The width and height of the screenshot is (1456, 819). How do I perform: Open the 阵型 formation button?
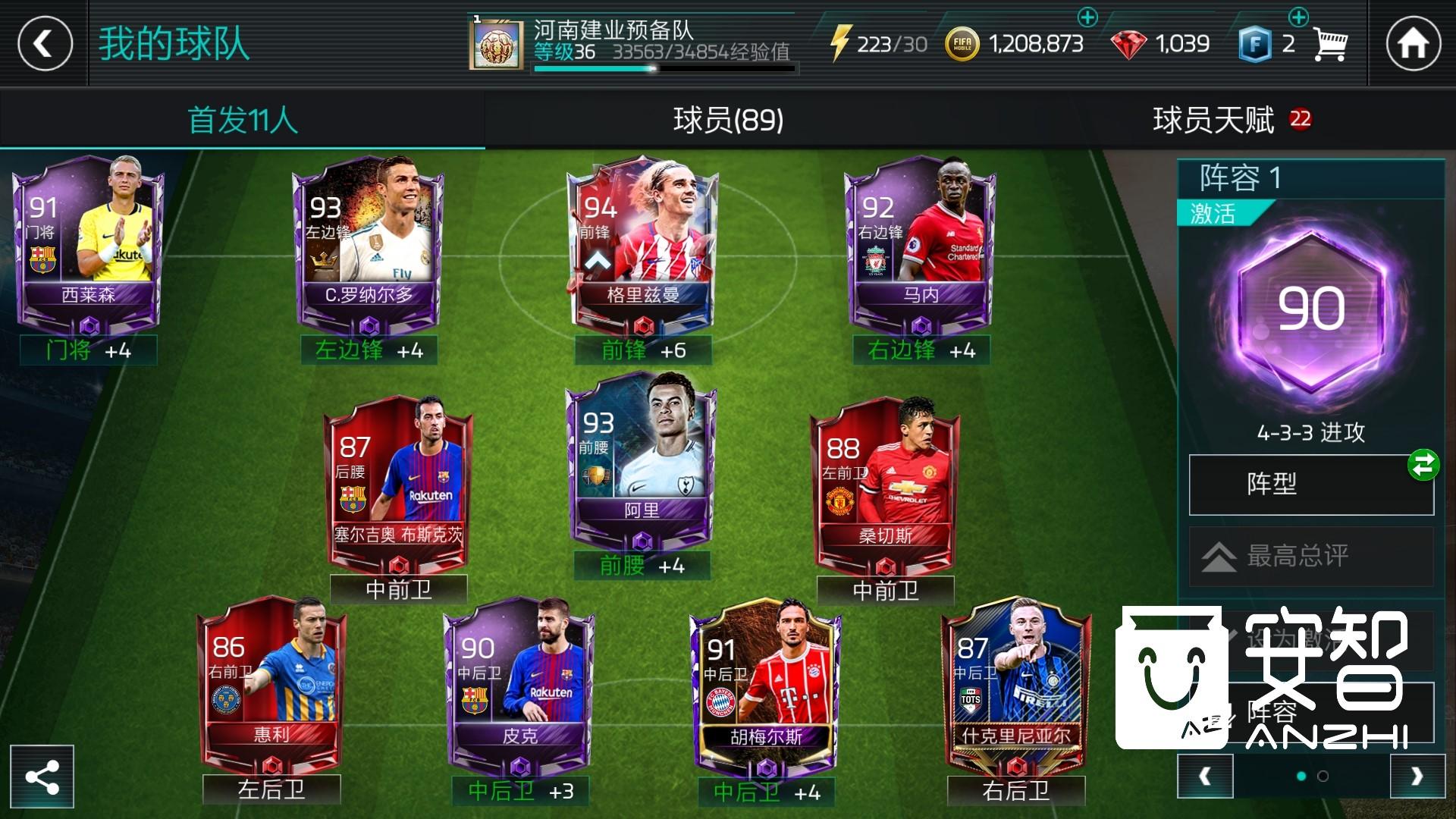(1310, 485)
